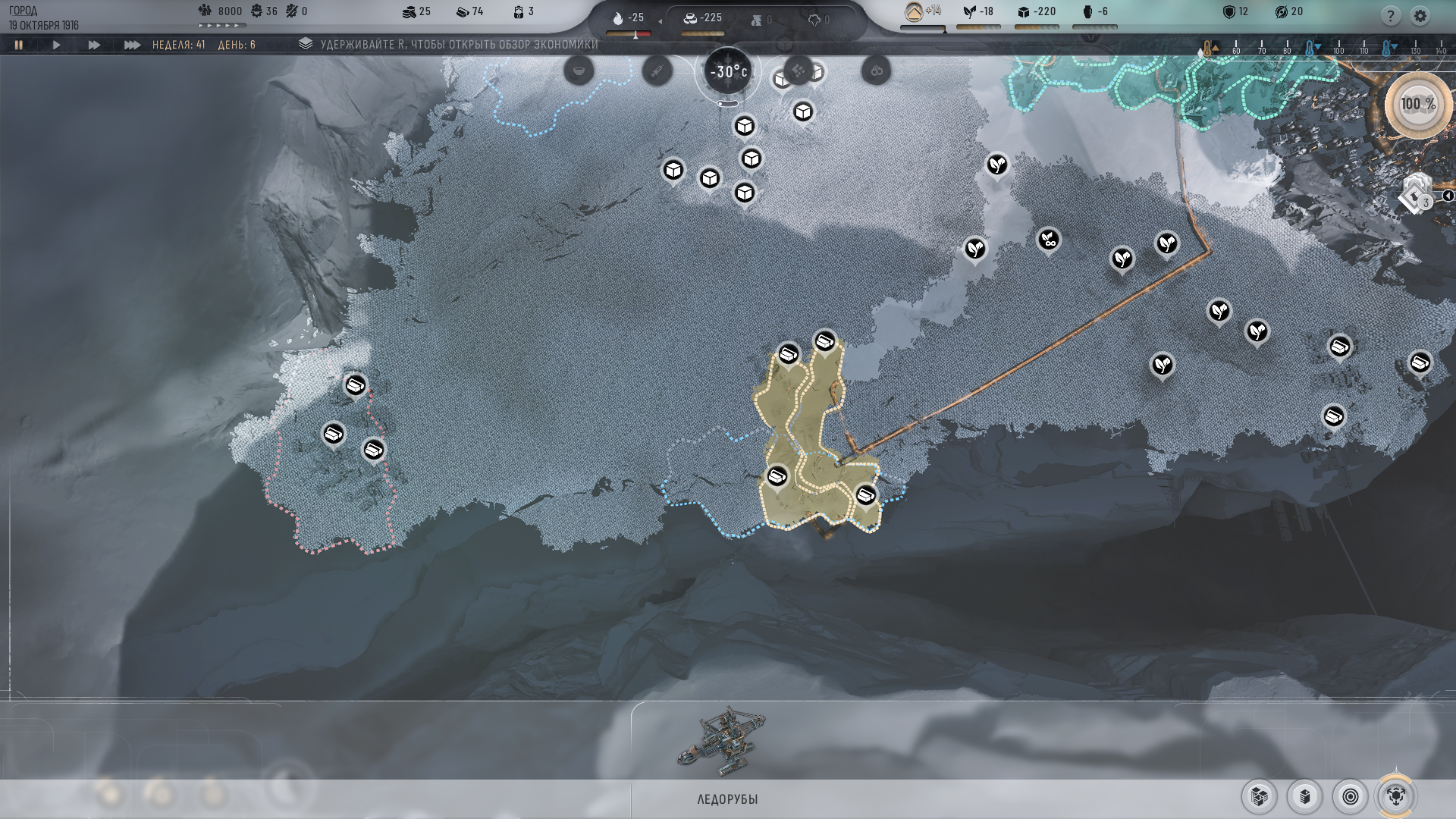Open the arrow beside the heat gauge
Screen dimensions: 1456x819
(659, 20)
